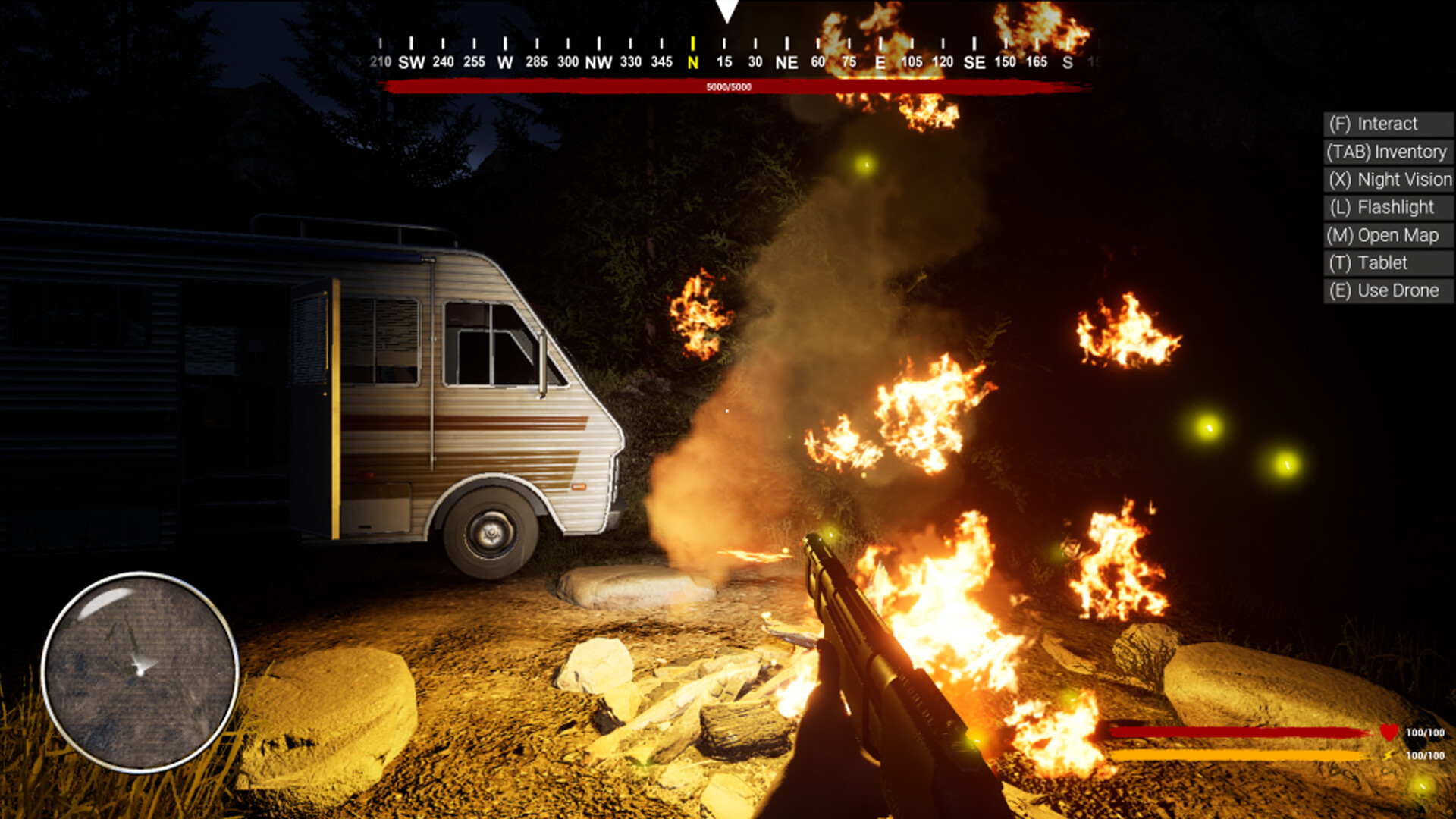Click the white compass pointer arrow at top

(x=727, y=9)
